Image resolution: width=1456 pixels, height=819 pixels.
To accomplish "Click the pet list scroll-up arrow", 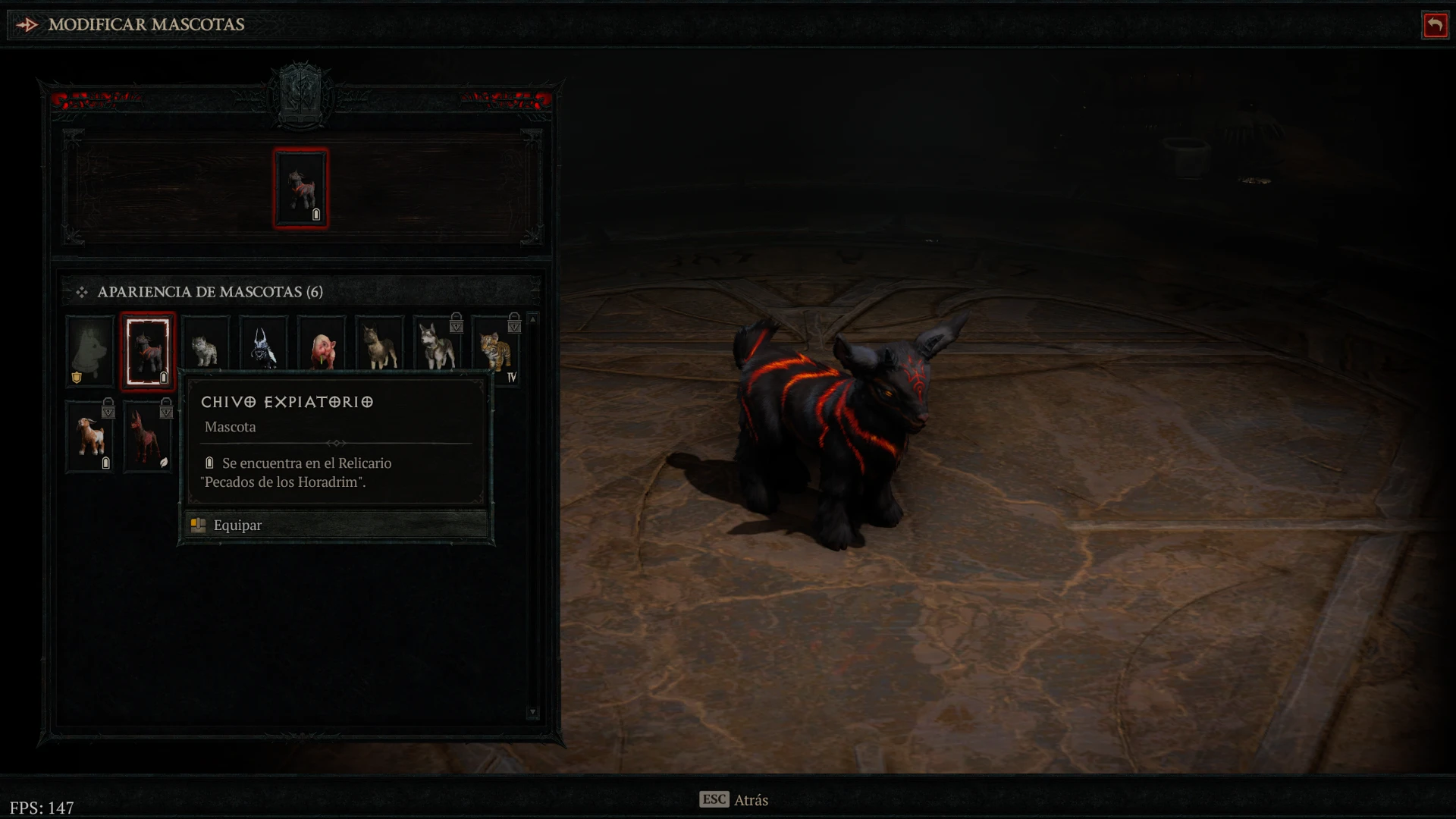I will pos(533,319).
